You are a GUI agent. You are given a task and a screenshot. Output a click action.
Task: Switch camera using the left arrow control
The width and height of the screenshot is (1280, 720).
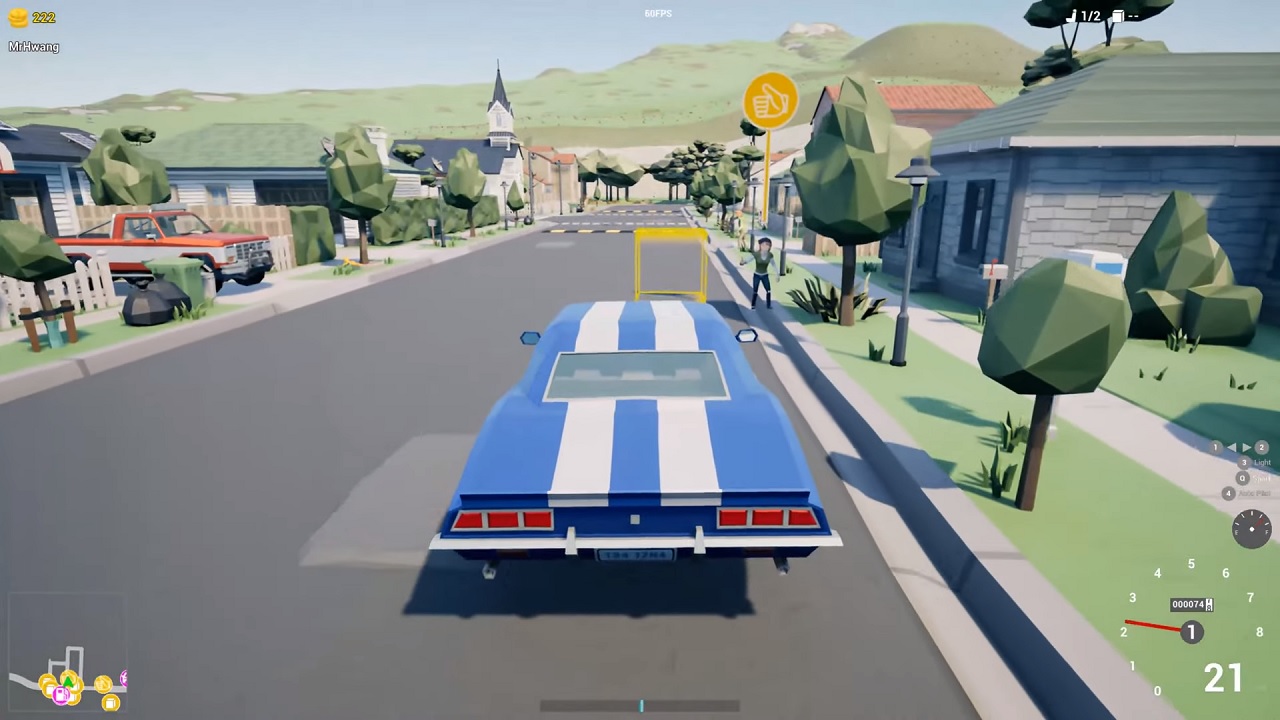click(x=1232, y=447)
